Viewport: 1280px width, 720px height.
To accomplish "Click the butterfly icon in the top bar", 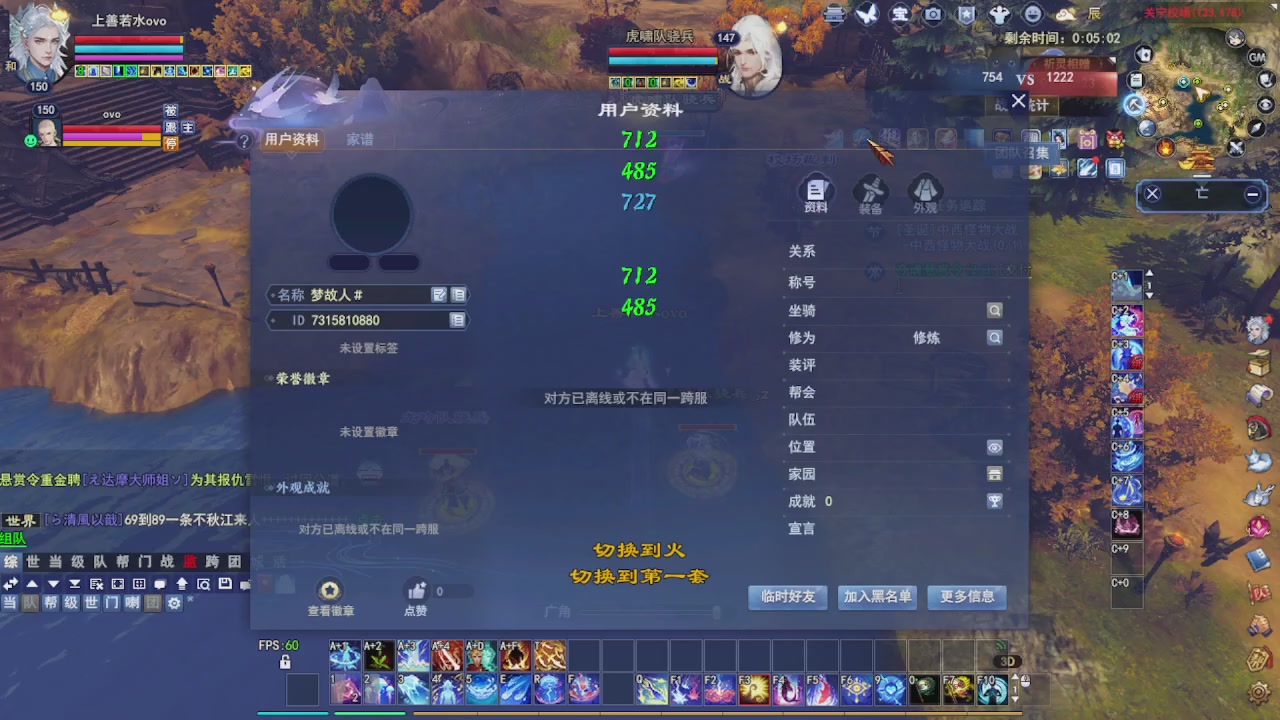I will [867, 13].
